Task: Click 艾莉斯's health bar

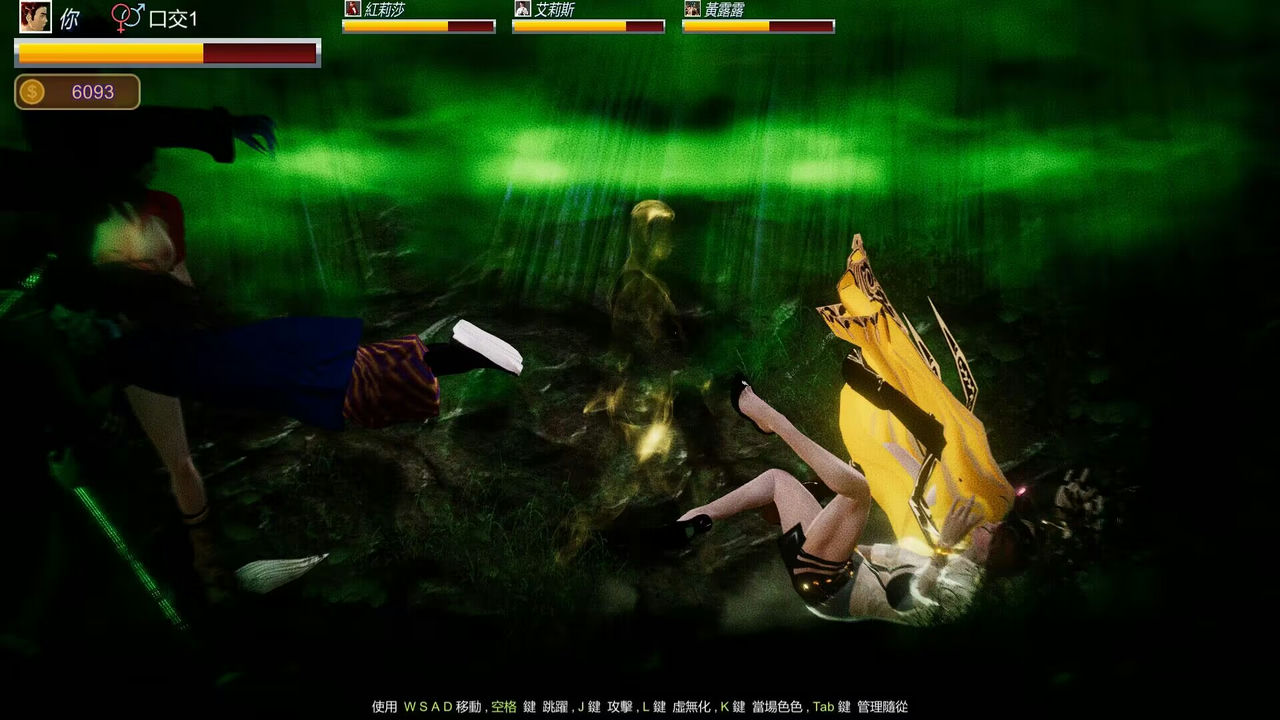Action: tap(591, 27)
